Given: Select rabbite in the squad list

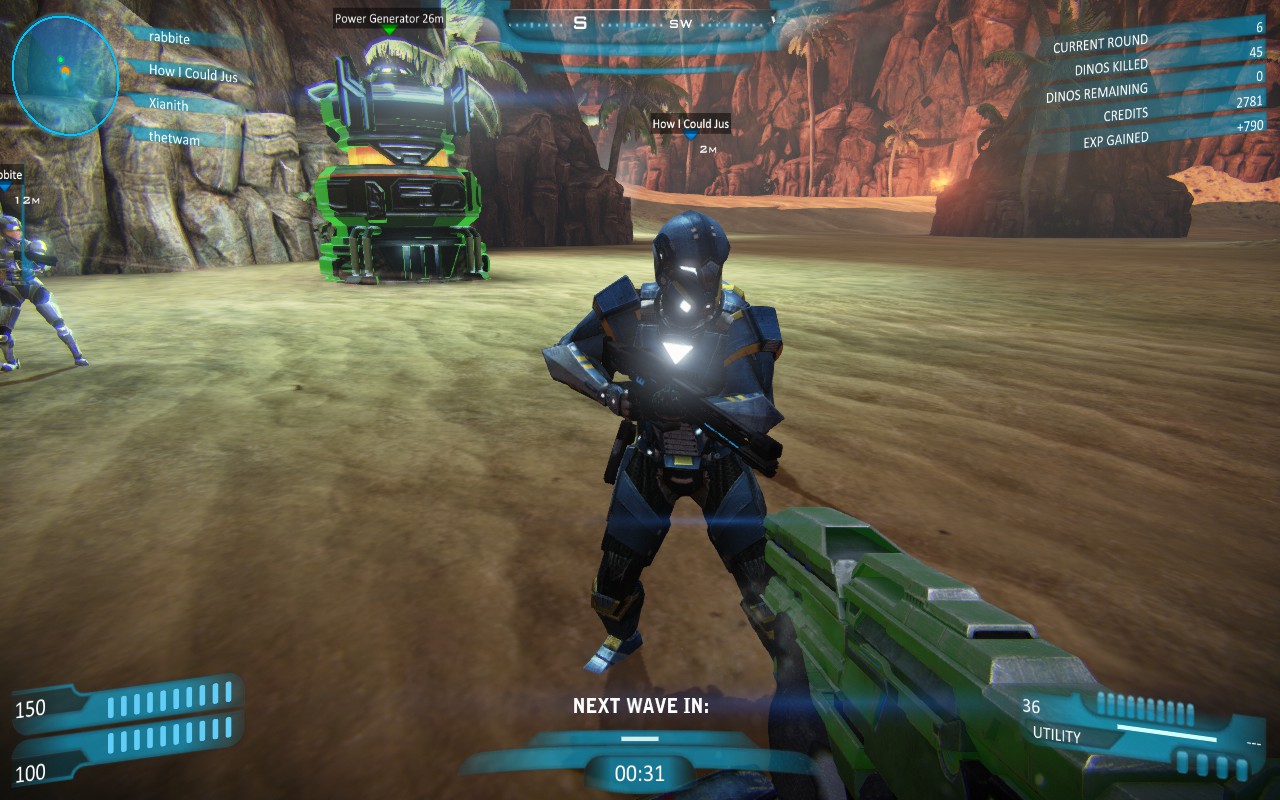Looking at the screenshot, I should [x=169, y=37].
